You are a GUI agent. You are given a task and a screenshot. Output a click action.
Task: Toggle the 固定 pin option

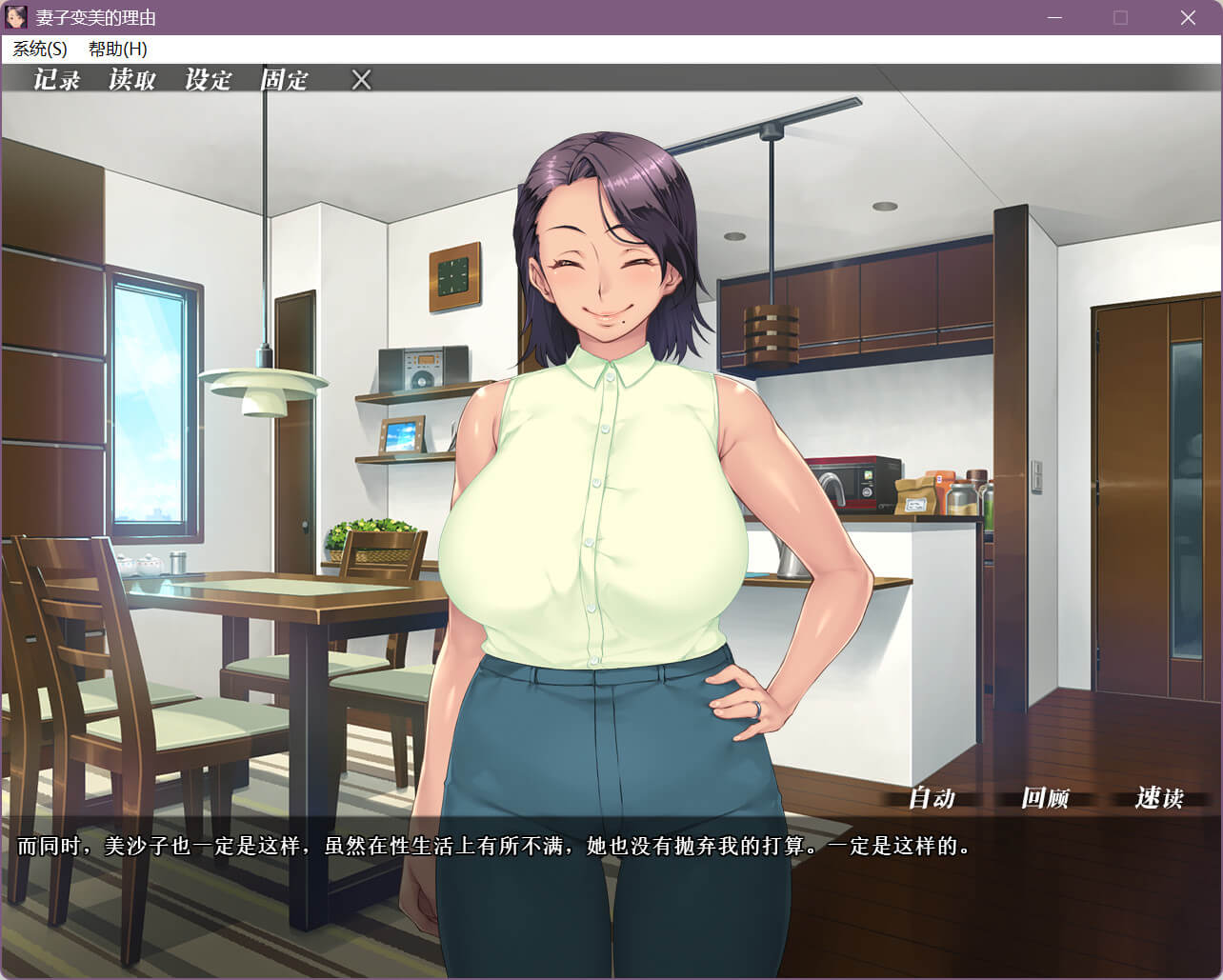285,80
